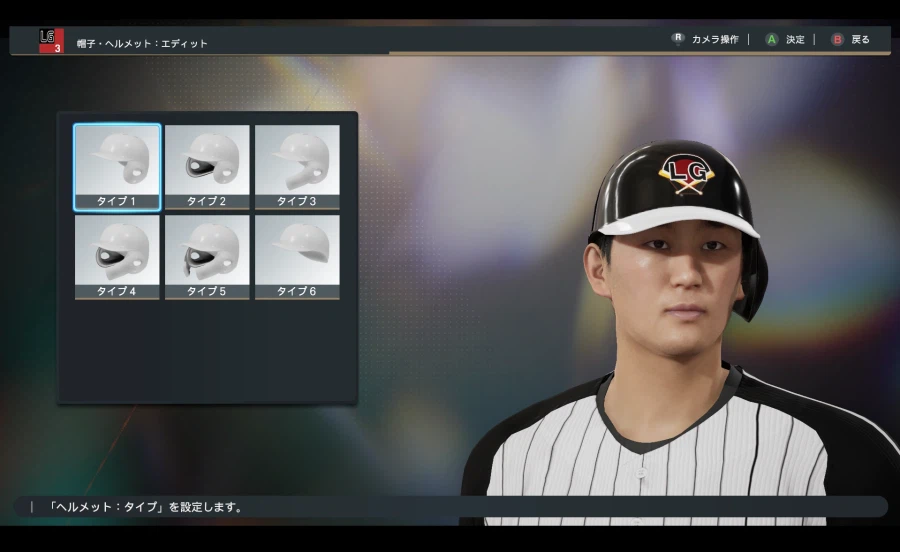Select the タイプ4 helmet tile
Screen dimensions: 900x552
(117, 256)
